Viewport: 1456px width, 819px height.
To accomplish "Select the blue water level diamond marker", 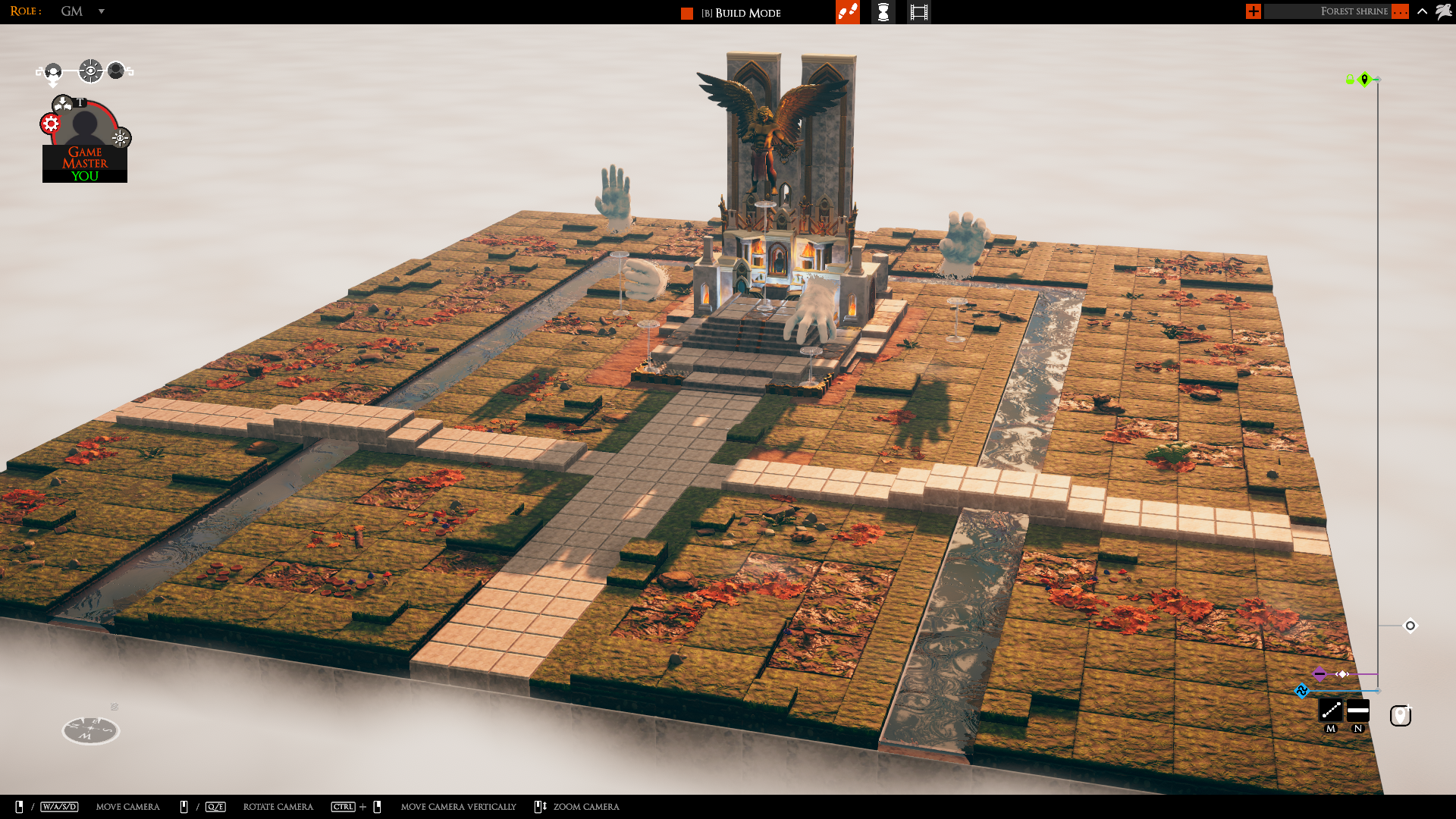I will [x=1302, y=691].
